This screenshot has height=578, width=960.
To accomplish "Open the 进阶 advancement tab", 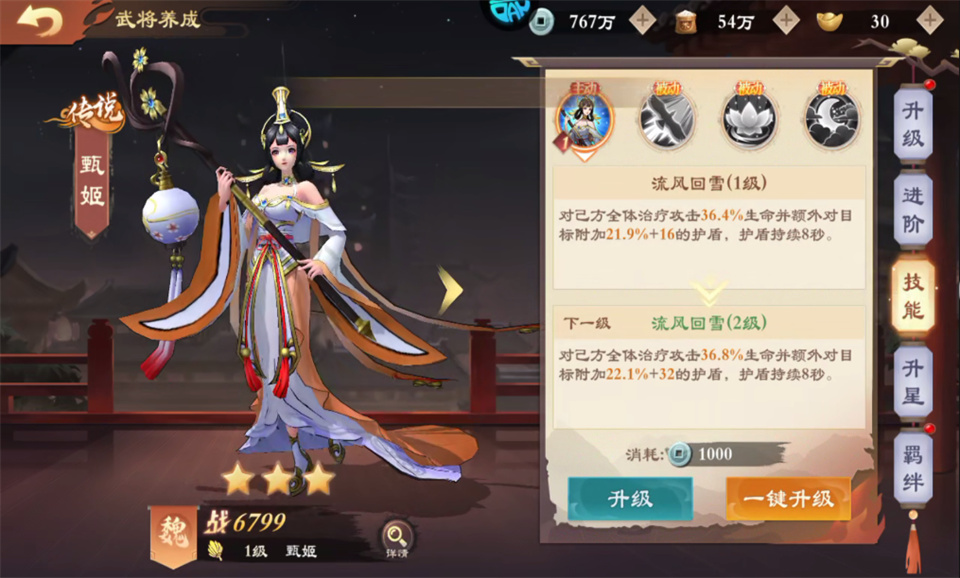I will click(x=912, y=210).
